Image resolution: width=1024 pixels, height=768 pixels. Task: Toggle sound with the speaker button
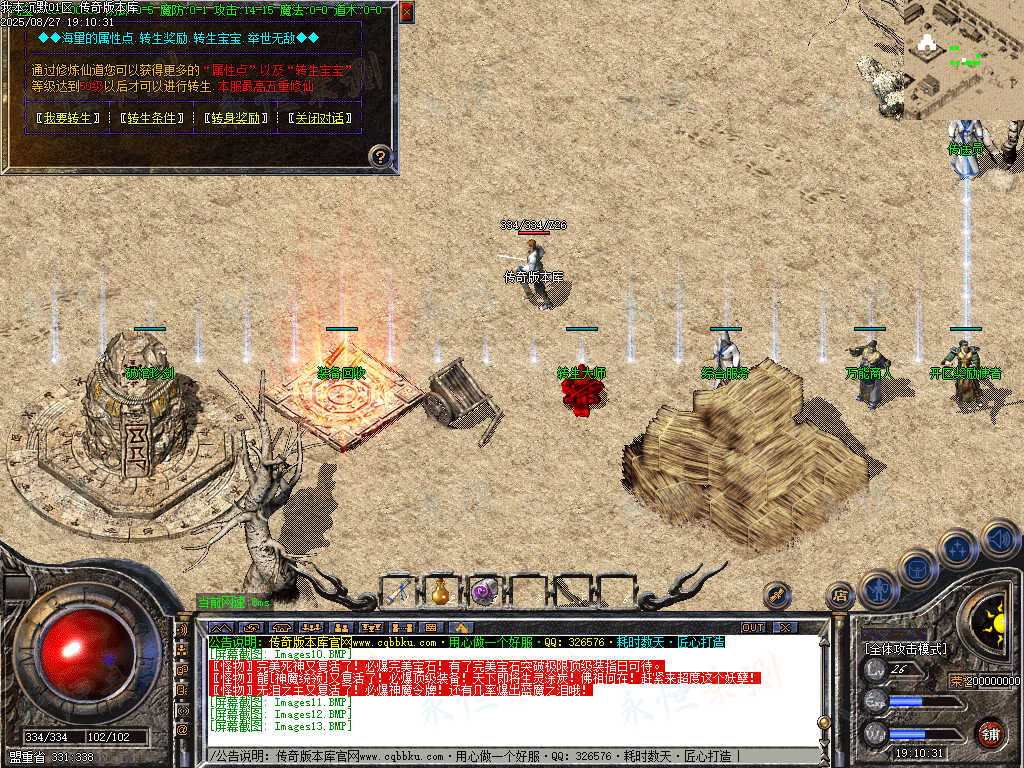(x=999, y=539)
